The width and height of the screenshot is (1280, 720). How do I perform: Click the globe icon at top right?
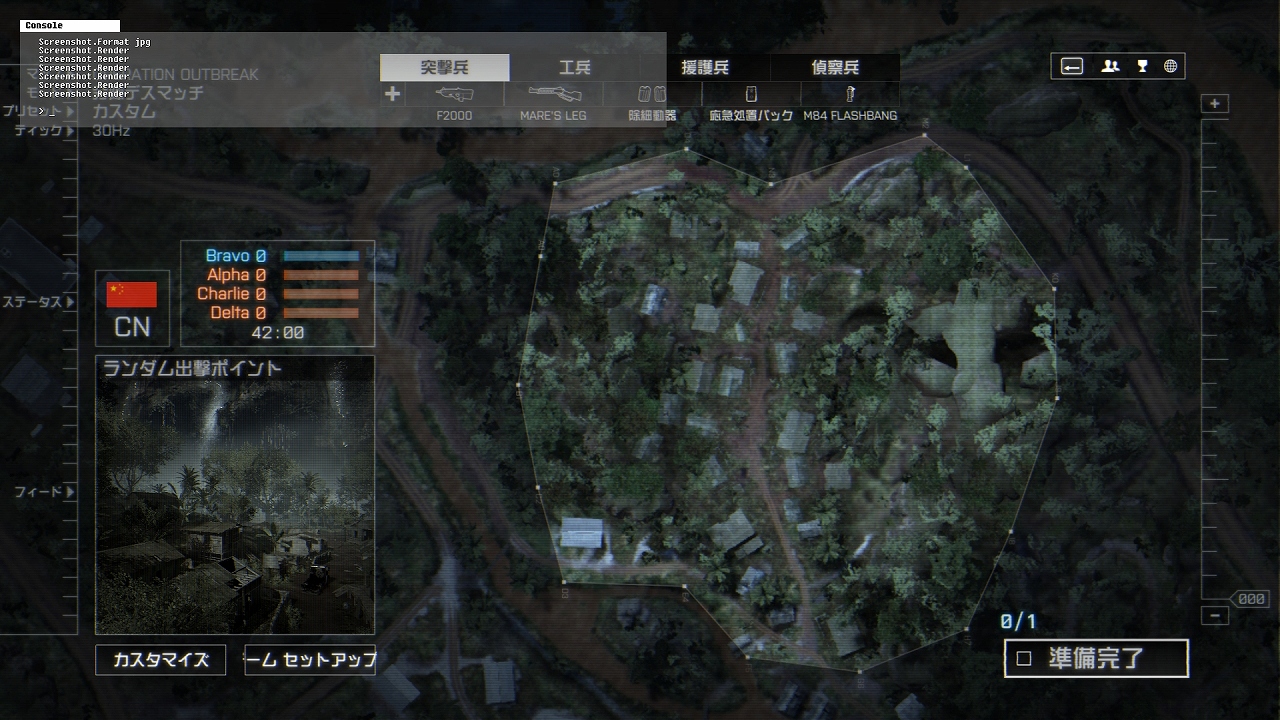pos(1170,67)
